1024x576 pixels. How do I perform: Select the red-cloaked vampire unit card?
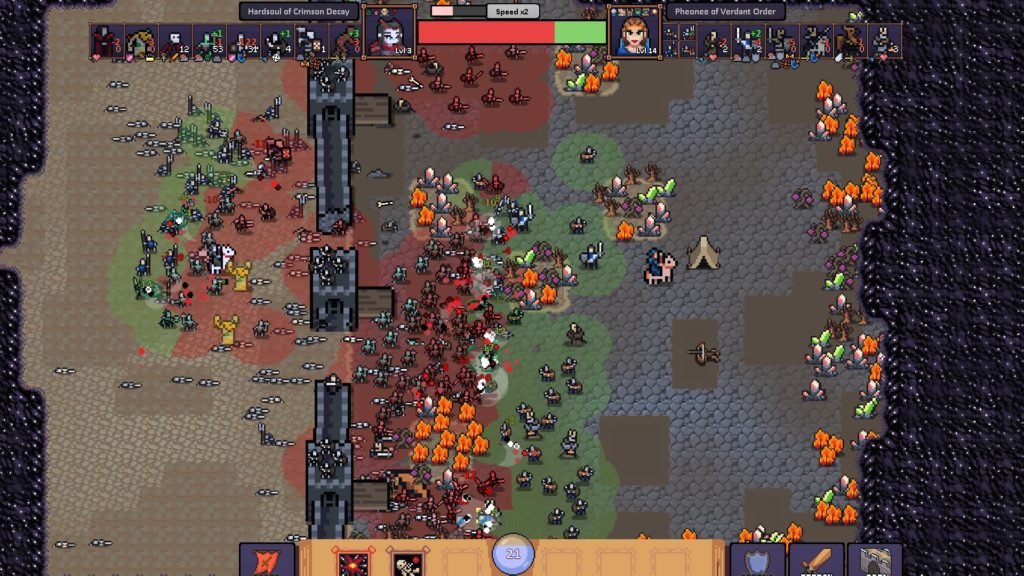tap(106, 43)
